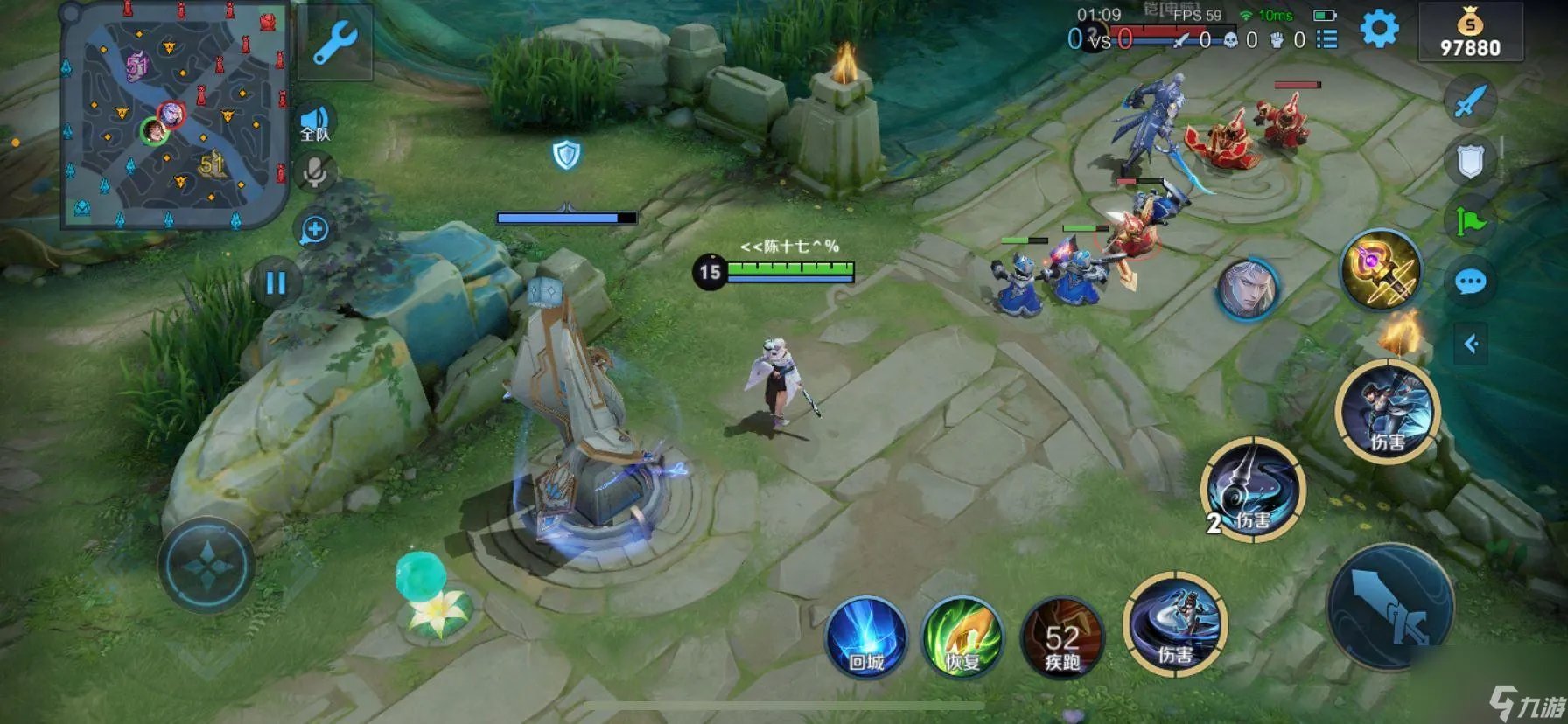
Task: Tap the large sword basic attack button
Action: coord(1390,608)
